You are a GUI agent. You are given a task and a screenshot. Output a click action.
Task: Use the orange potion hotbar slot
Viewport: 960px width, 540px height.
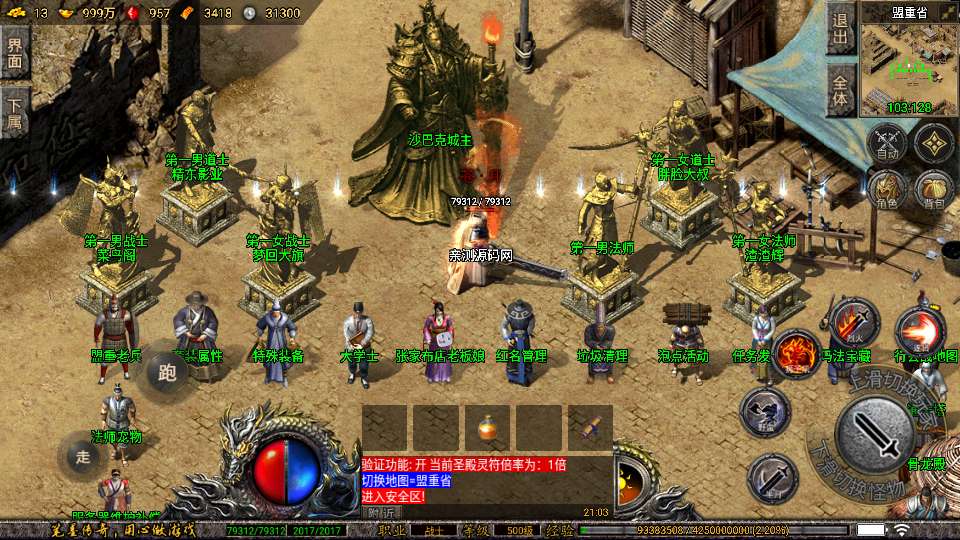click(x=487, y=428)
